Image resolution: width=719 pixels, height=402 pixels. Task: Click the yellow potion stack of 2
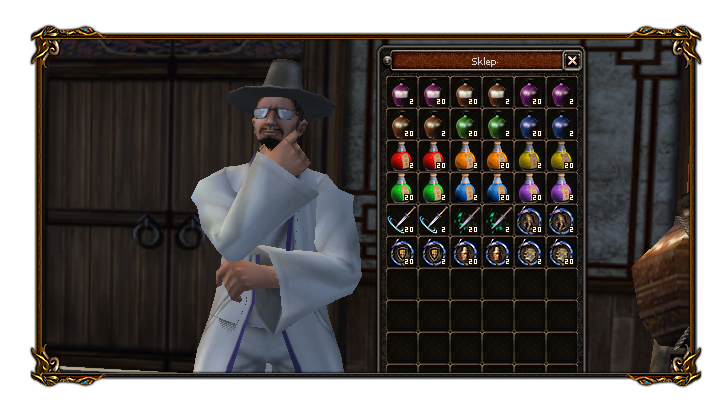pyautogui.click(x=529, y=156)
